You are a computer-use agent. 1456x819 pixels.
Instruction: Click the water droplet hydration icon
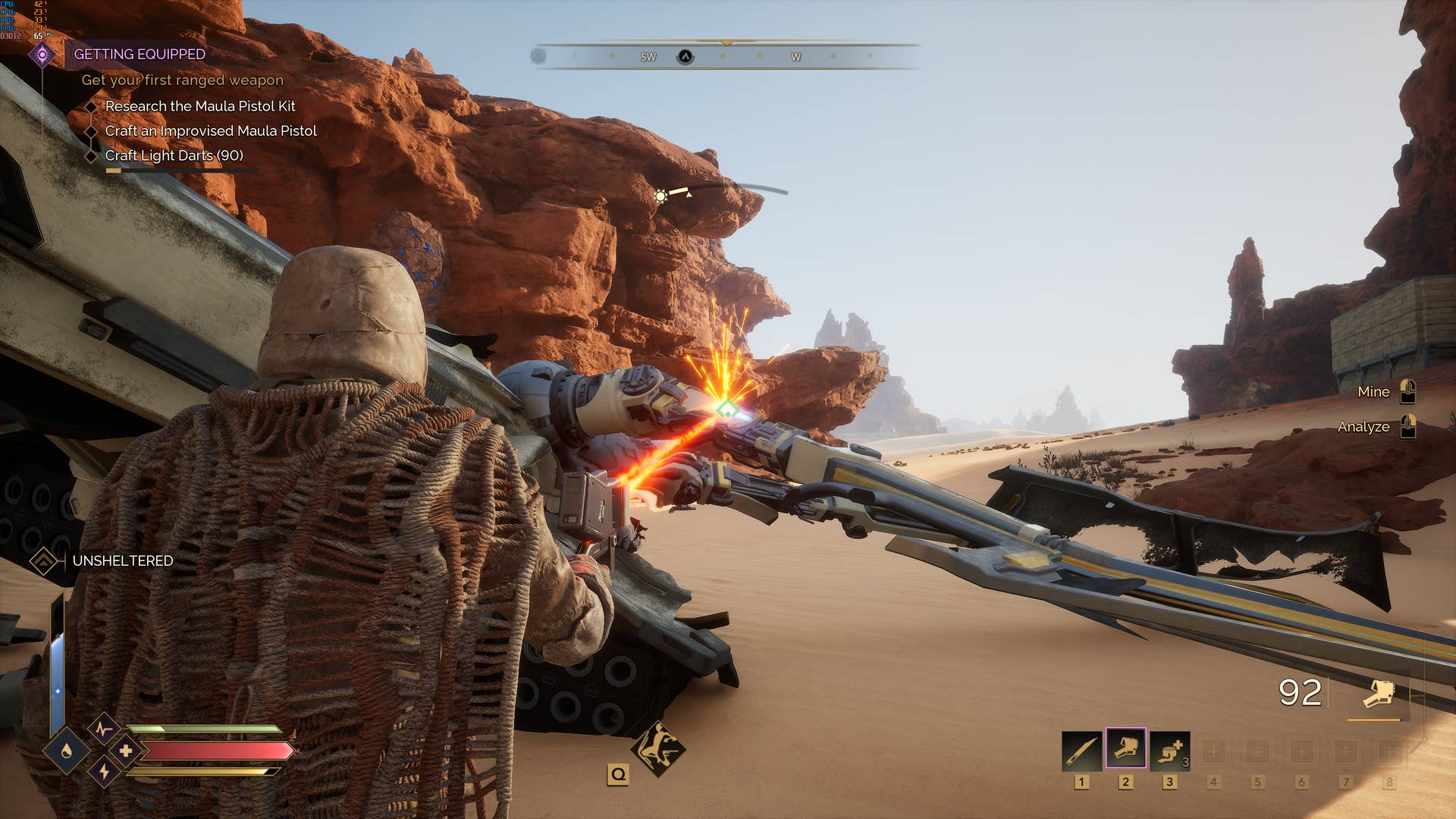67,752
